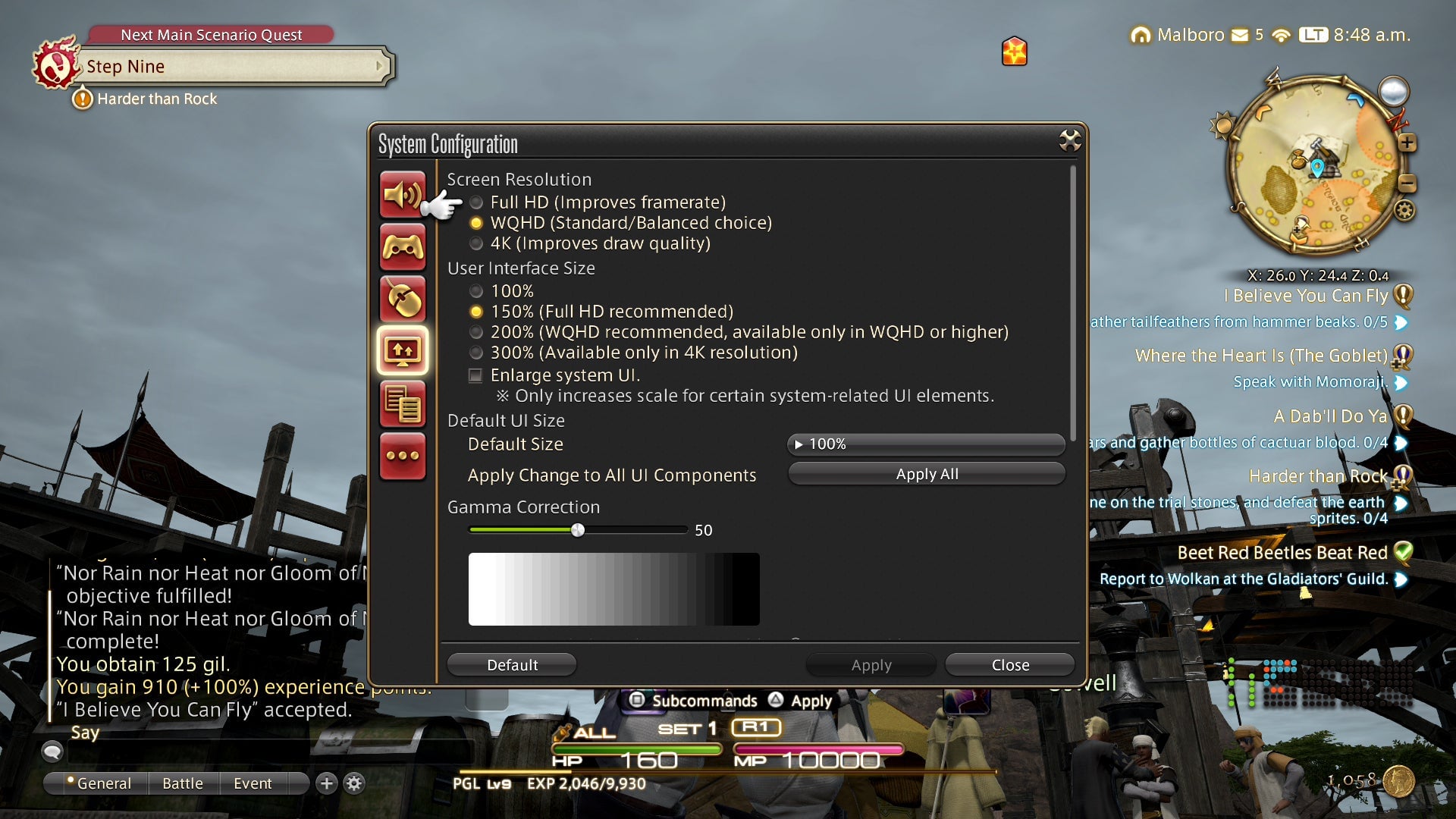Set User Interface Size to 100%
The image size is (1456, 819).
[476, 291]
